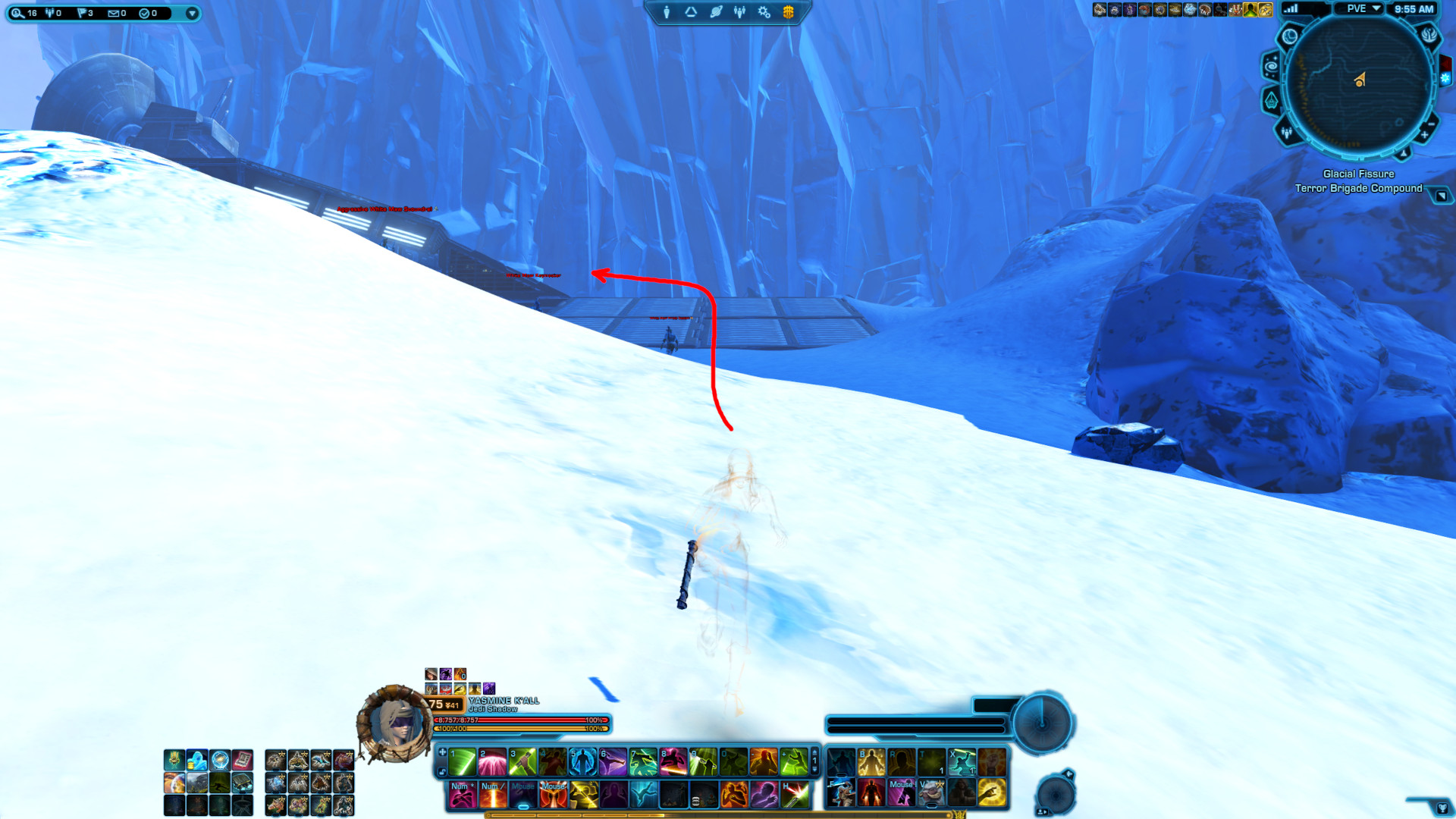Toggle the red arrow tab on minimap edge
1456x819 pixels.
1445,63
